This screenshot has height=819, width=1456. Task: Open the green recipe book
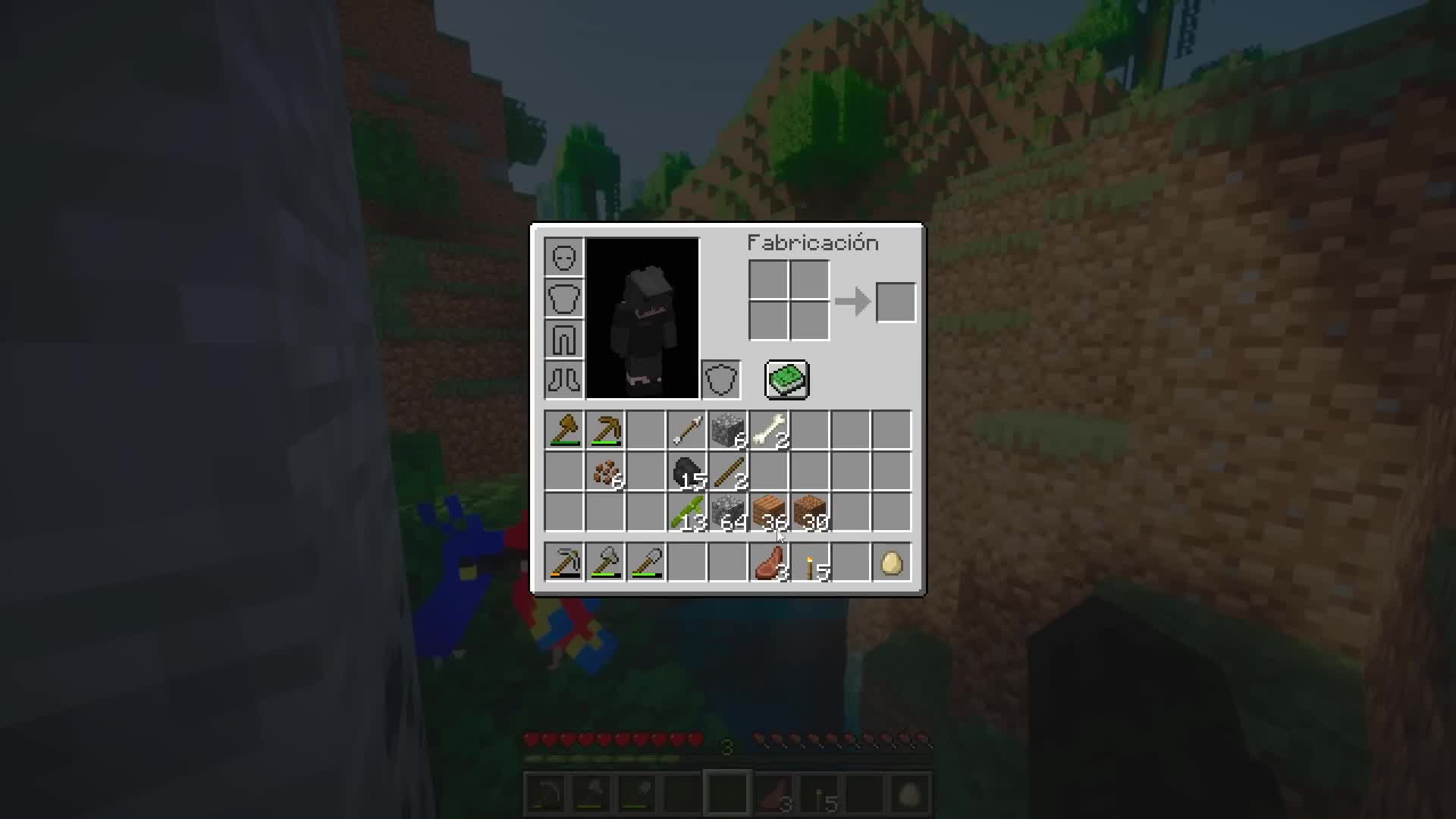[x=787, y=379]
